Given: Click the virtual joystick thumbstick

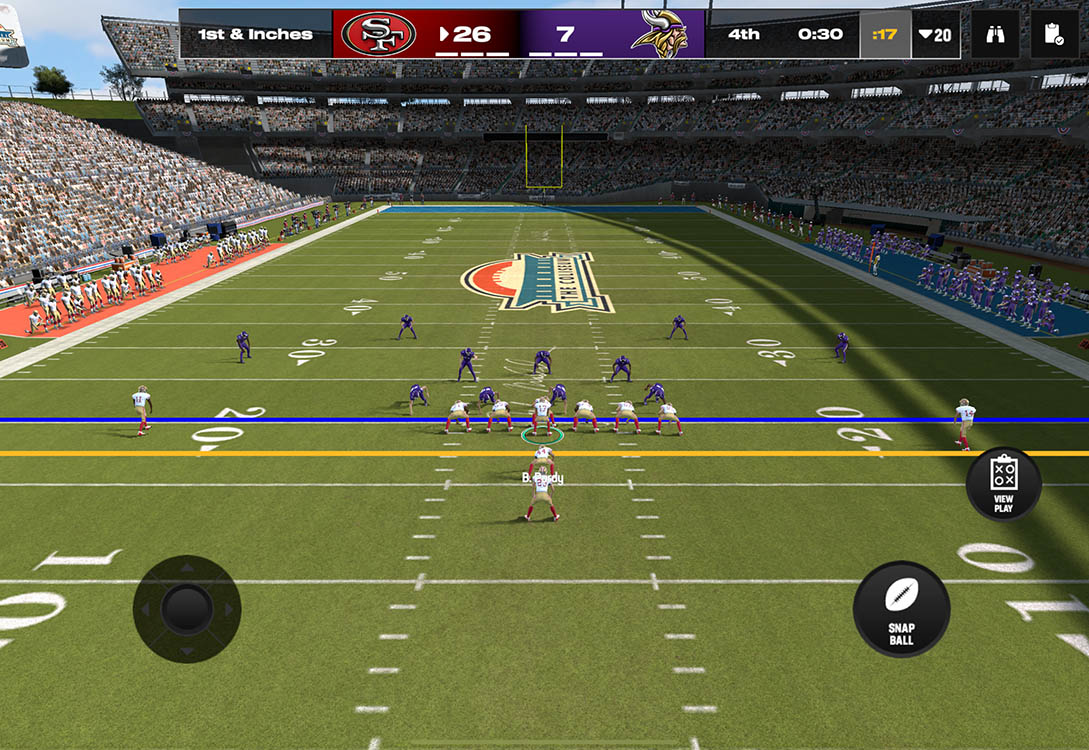Looking at the screenshot, I should coord(187,608).
